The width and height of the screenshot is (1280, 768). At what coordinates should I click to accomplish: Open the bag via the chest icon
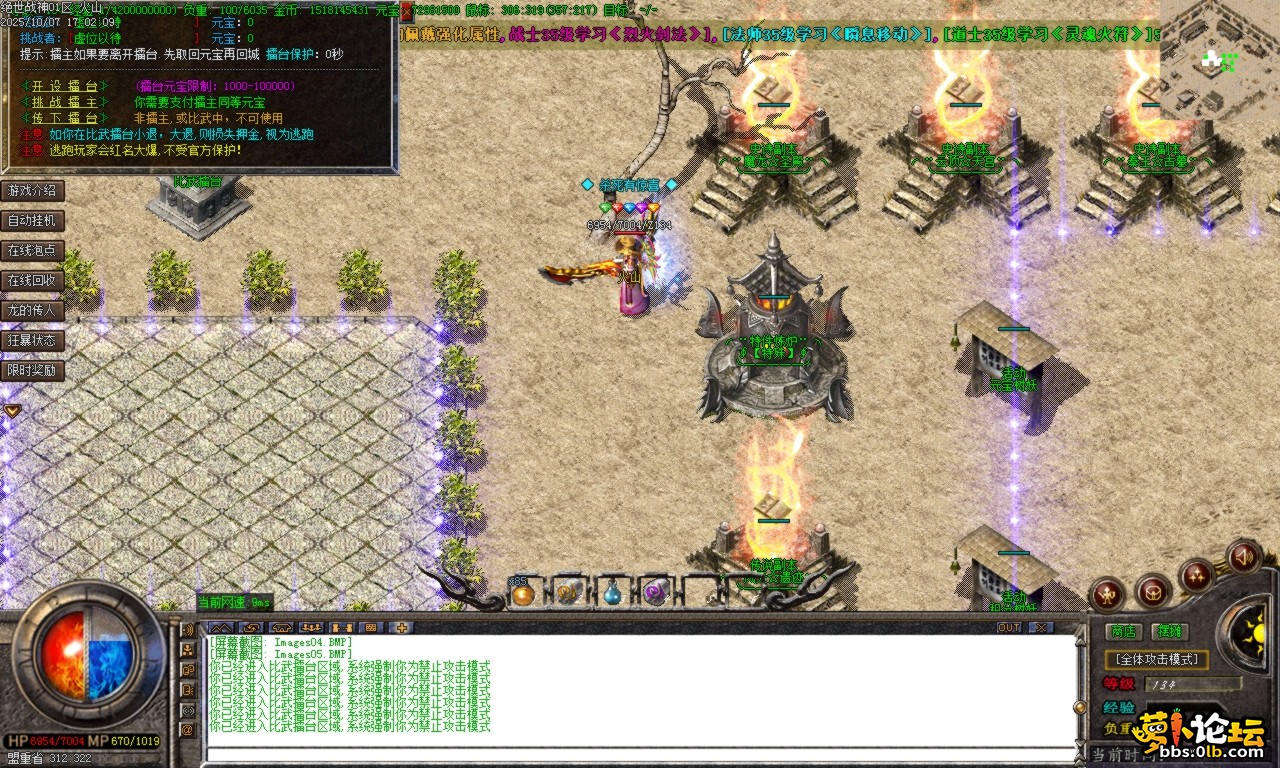tap(1153, 592)
